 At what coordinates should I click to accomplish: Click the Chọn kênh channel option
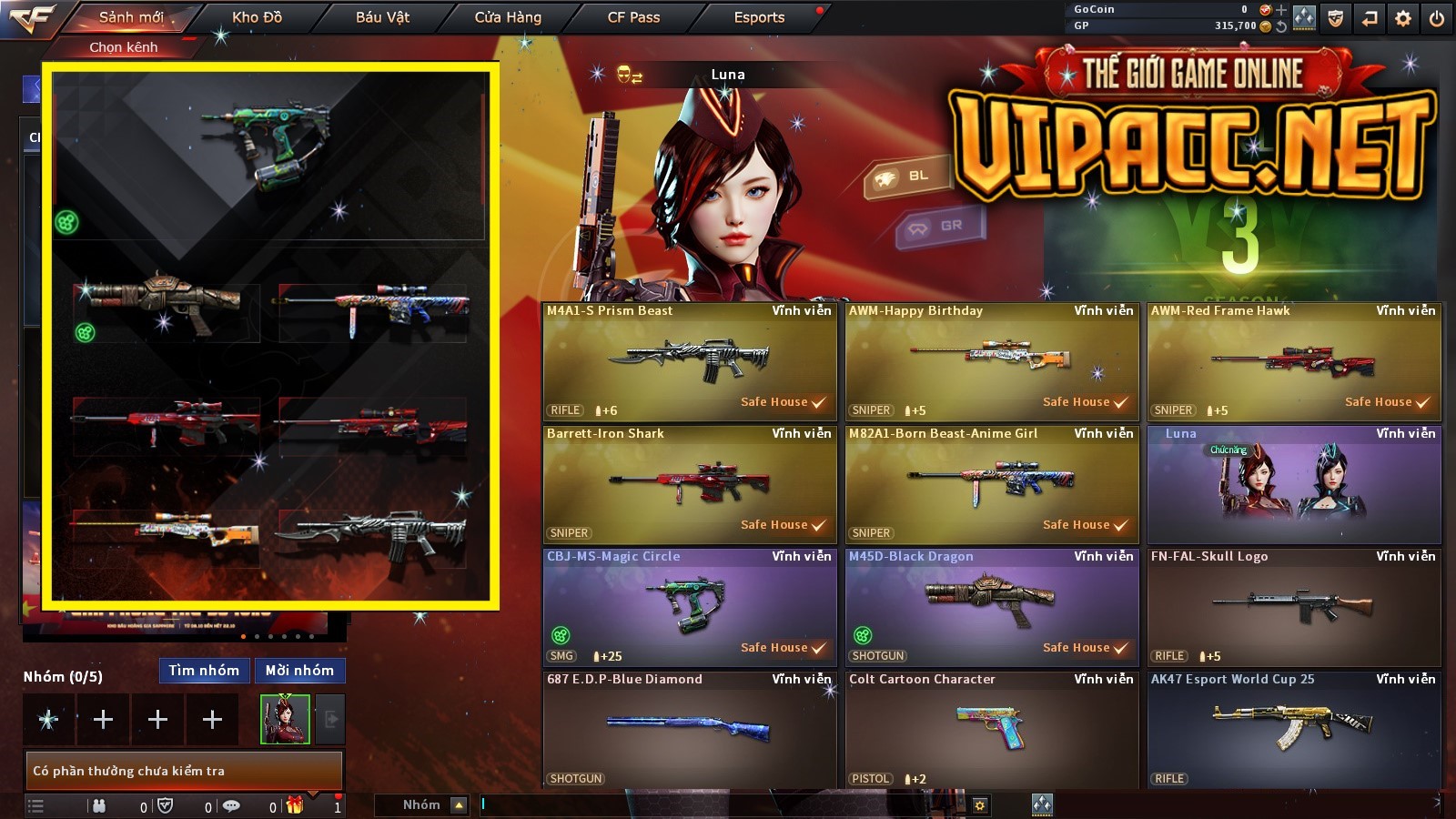point(124,47)
